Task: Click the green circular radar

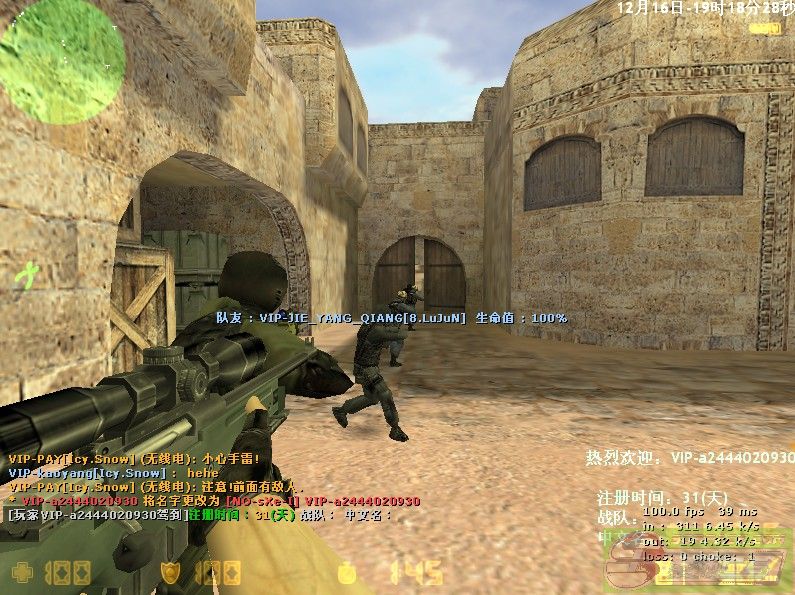Action: tap(63, 60)
